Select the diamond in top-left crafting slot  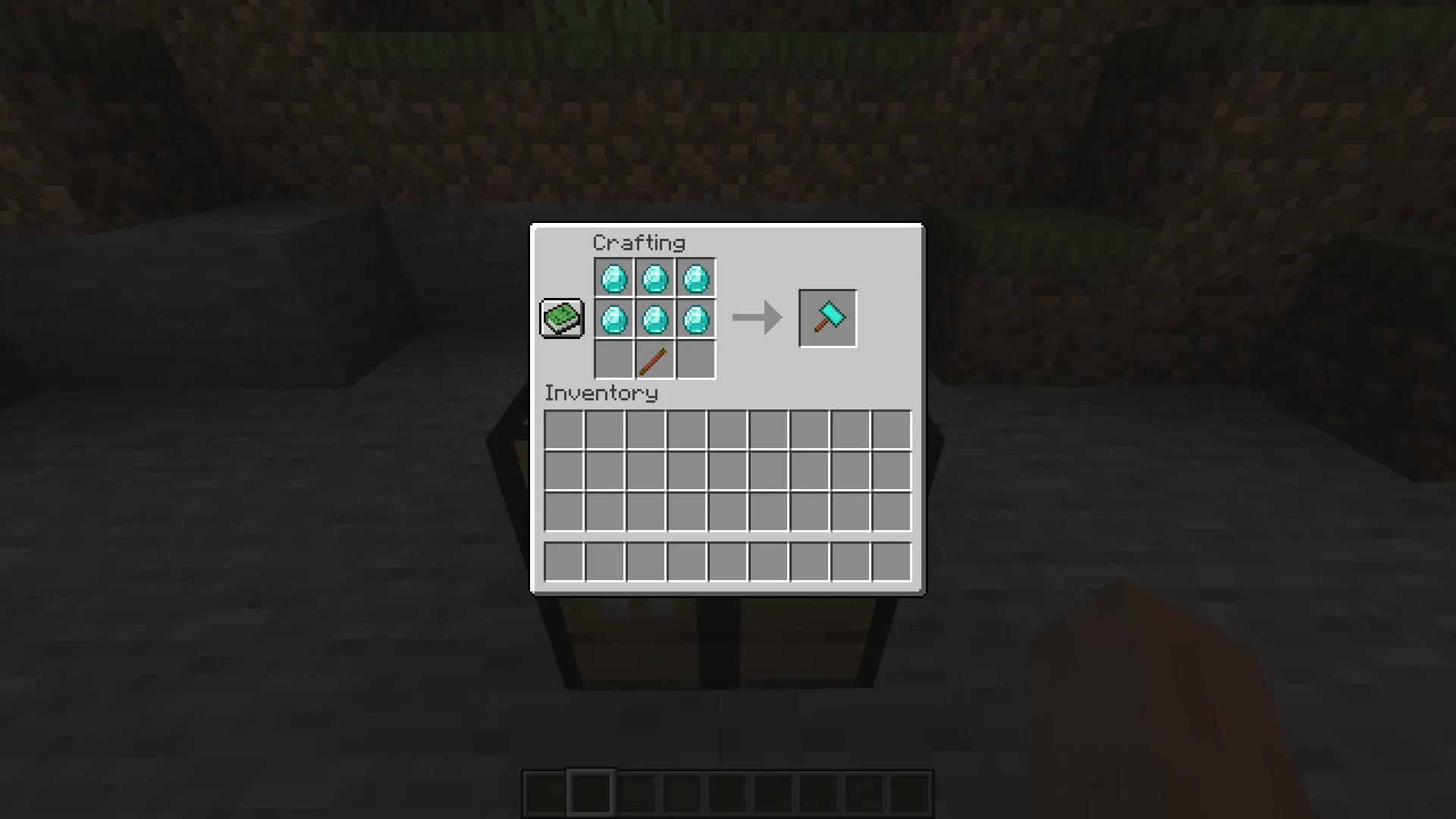click(x=614, y=278)
